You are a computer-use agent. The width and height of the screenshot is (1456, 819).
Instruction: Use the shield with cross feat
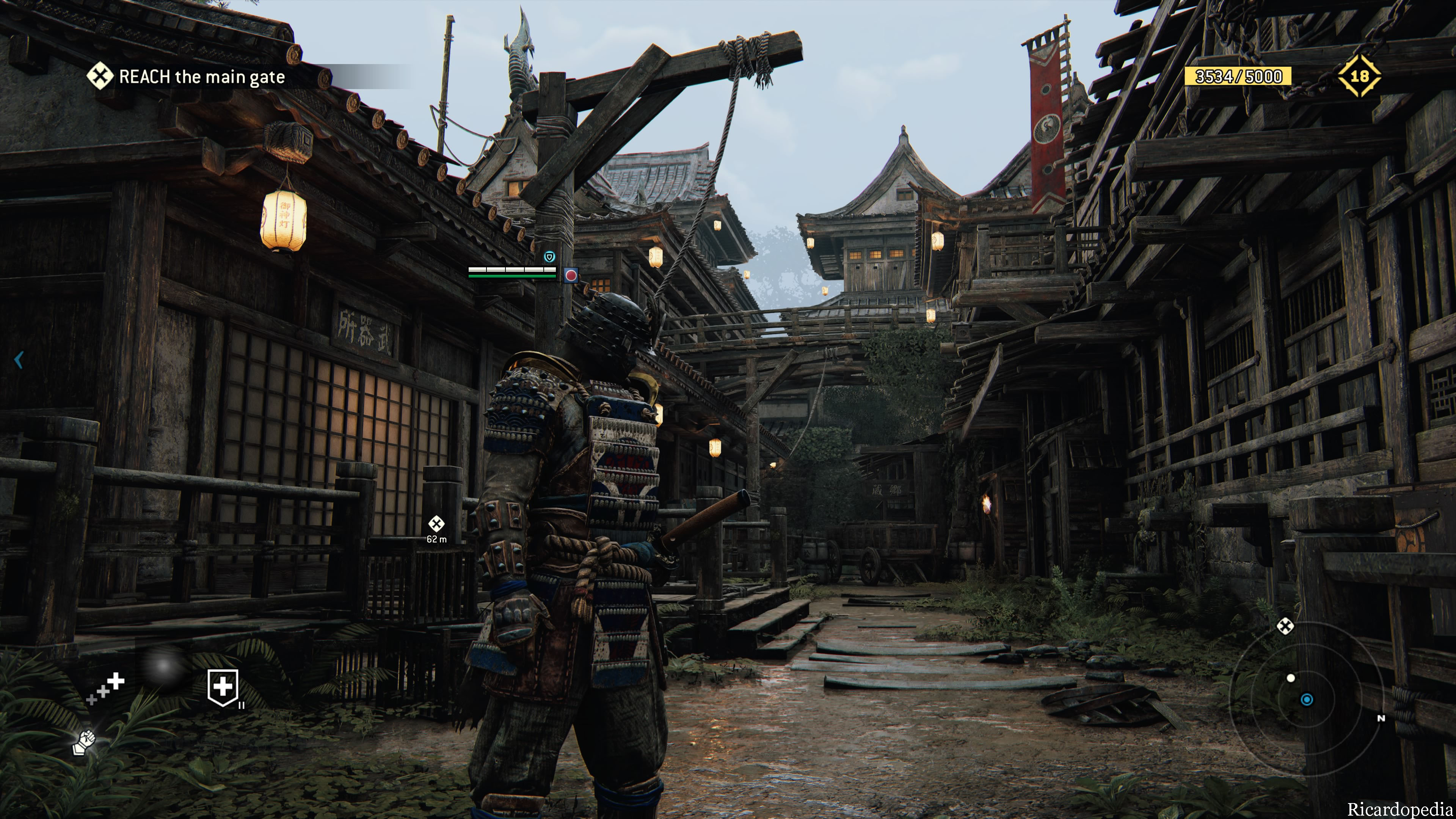coord(223,687)
